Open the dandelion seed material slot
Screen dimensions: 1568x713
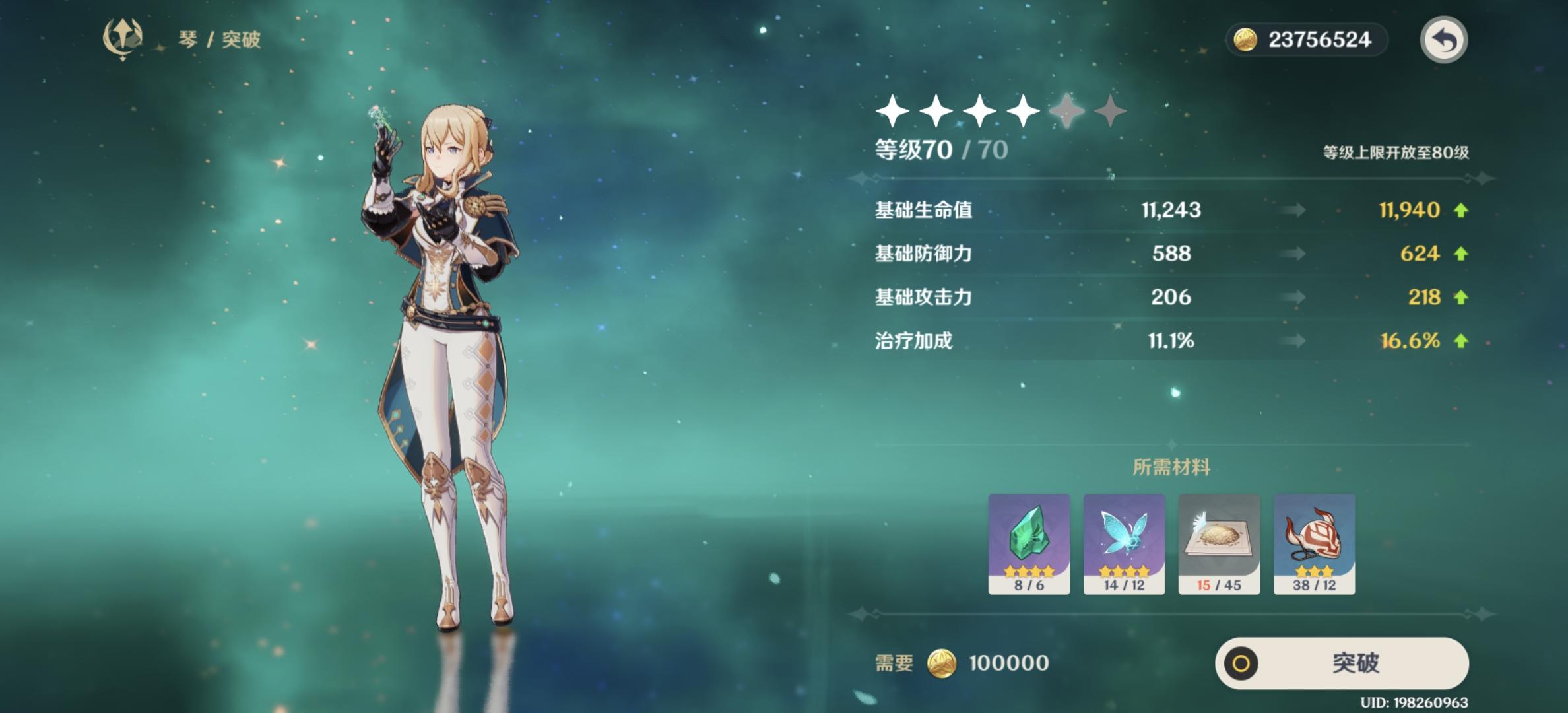[1219, 543]
